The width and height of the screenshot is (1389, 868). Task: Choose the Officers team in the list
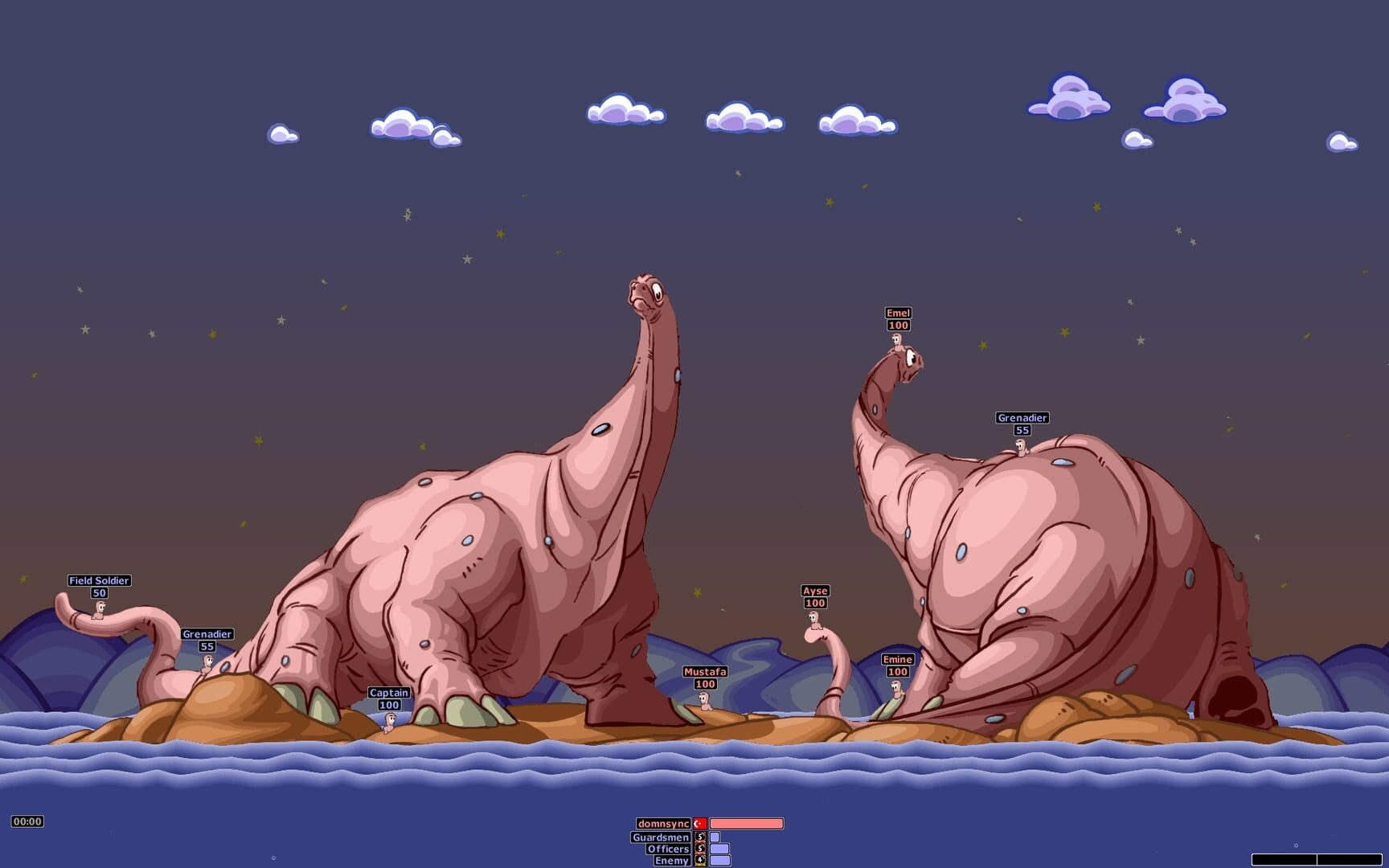point(668,849)
